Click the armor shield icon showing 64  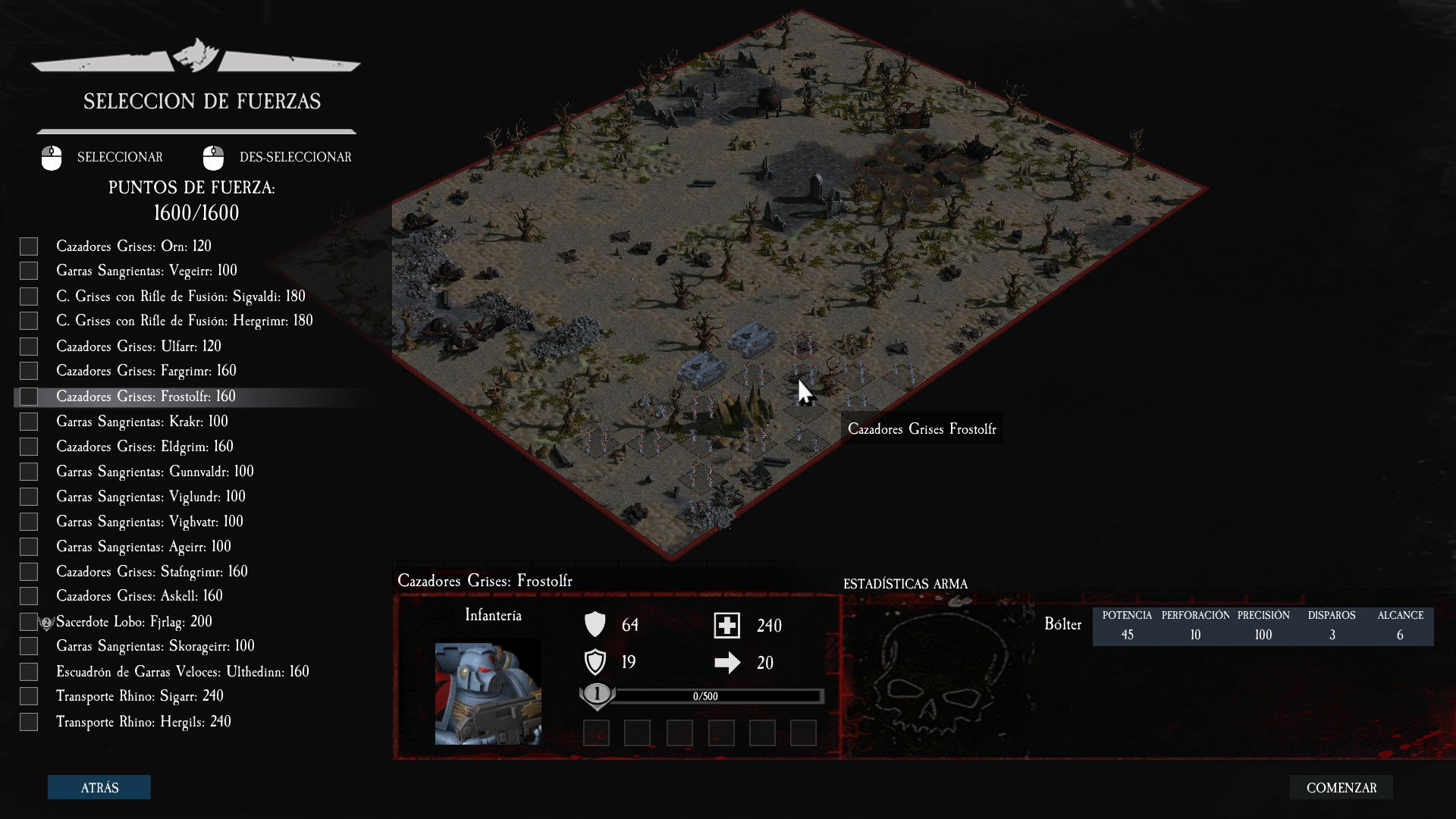click(x=597, y=623)
